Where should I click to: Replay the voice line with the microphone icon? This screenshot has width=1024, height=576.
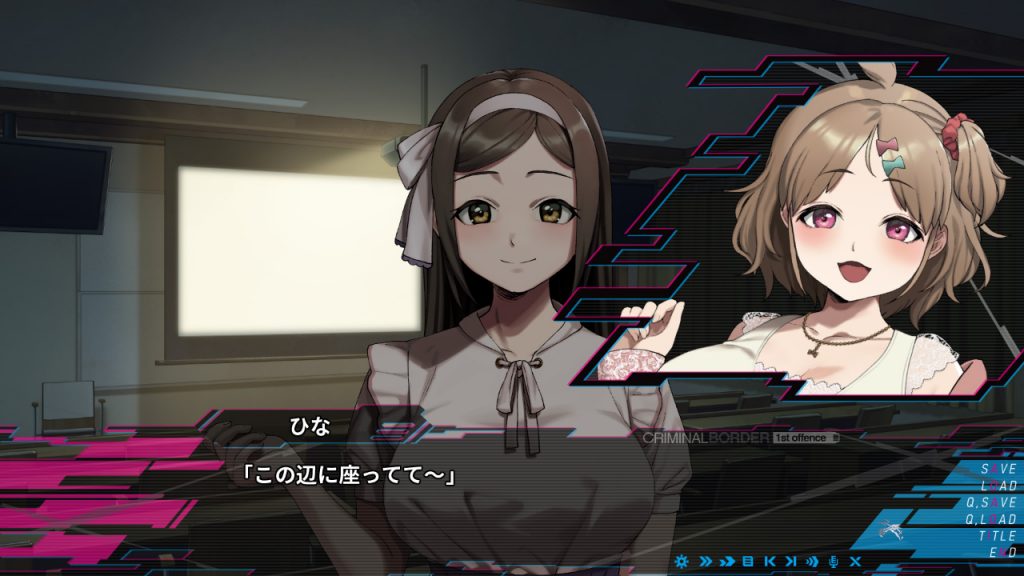[x=833, y=561]
